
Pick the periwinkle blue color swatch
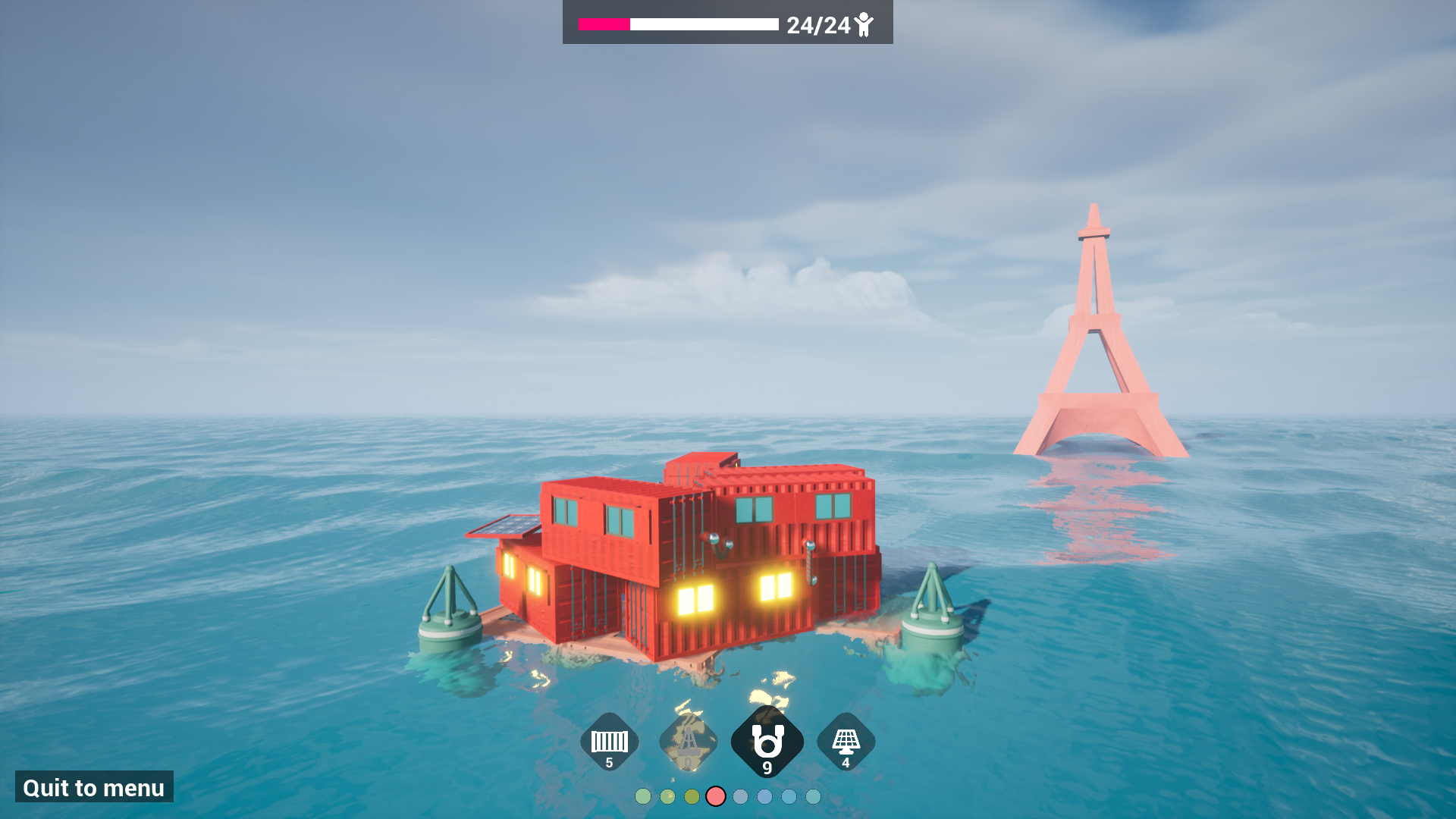[764, 798]
